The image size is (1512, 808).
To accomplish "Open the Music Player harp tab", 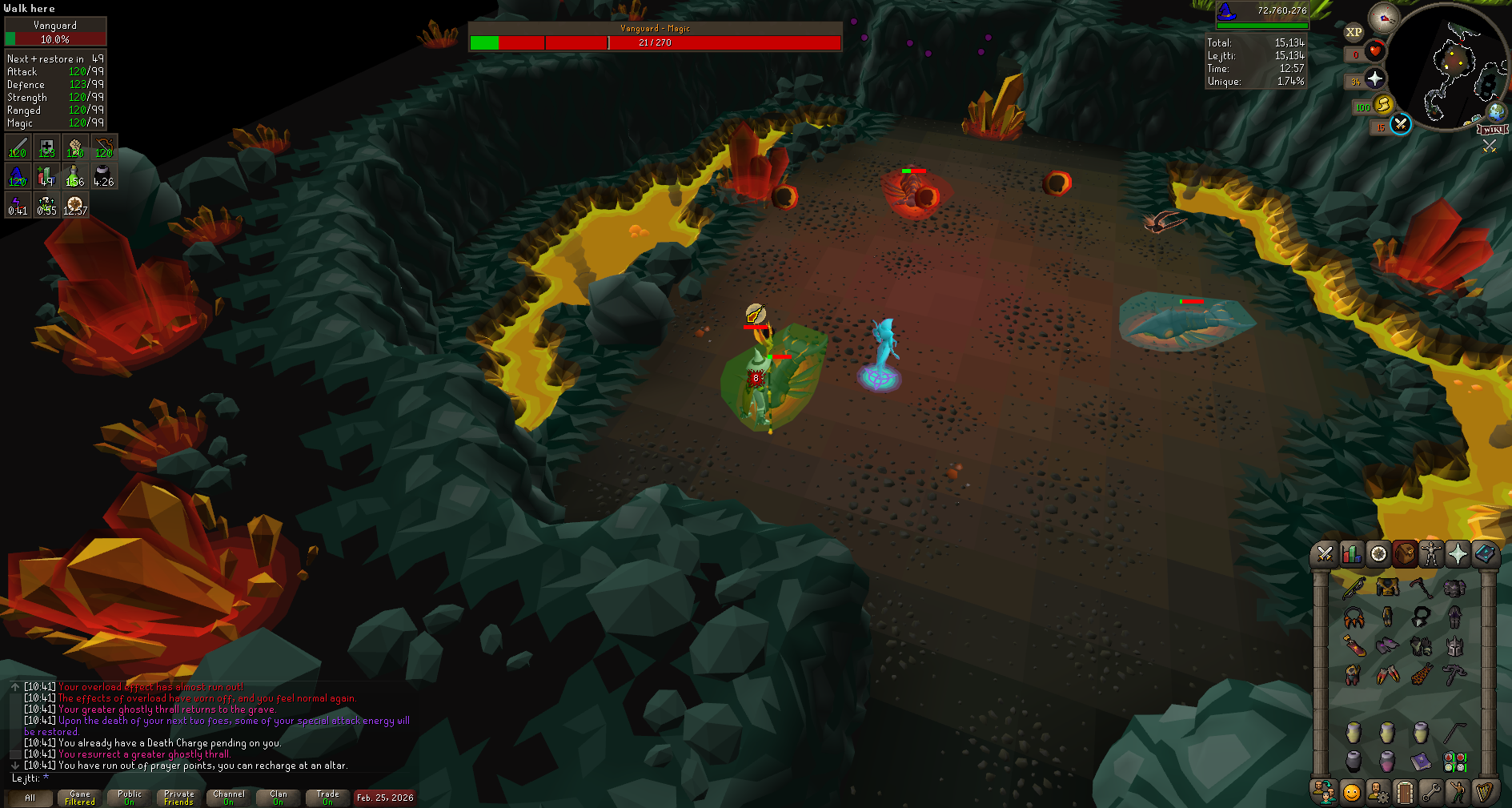I will [x=1485, y=793].
